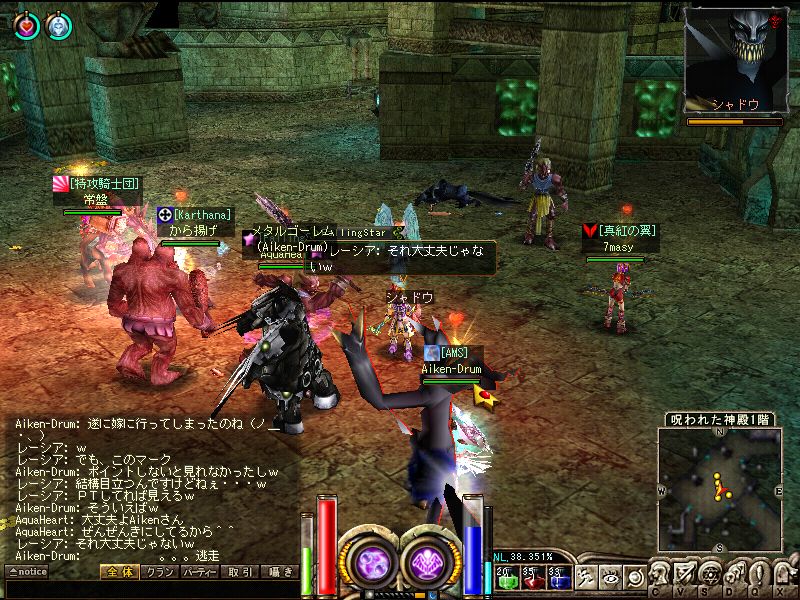Choose the 囁き whisper chat tab
This screenshot has width=800, height=600.
(278, 572)
